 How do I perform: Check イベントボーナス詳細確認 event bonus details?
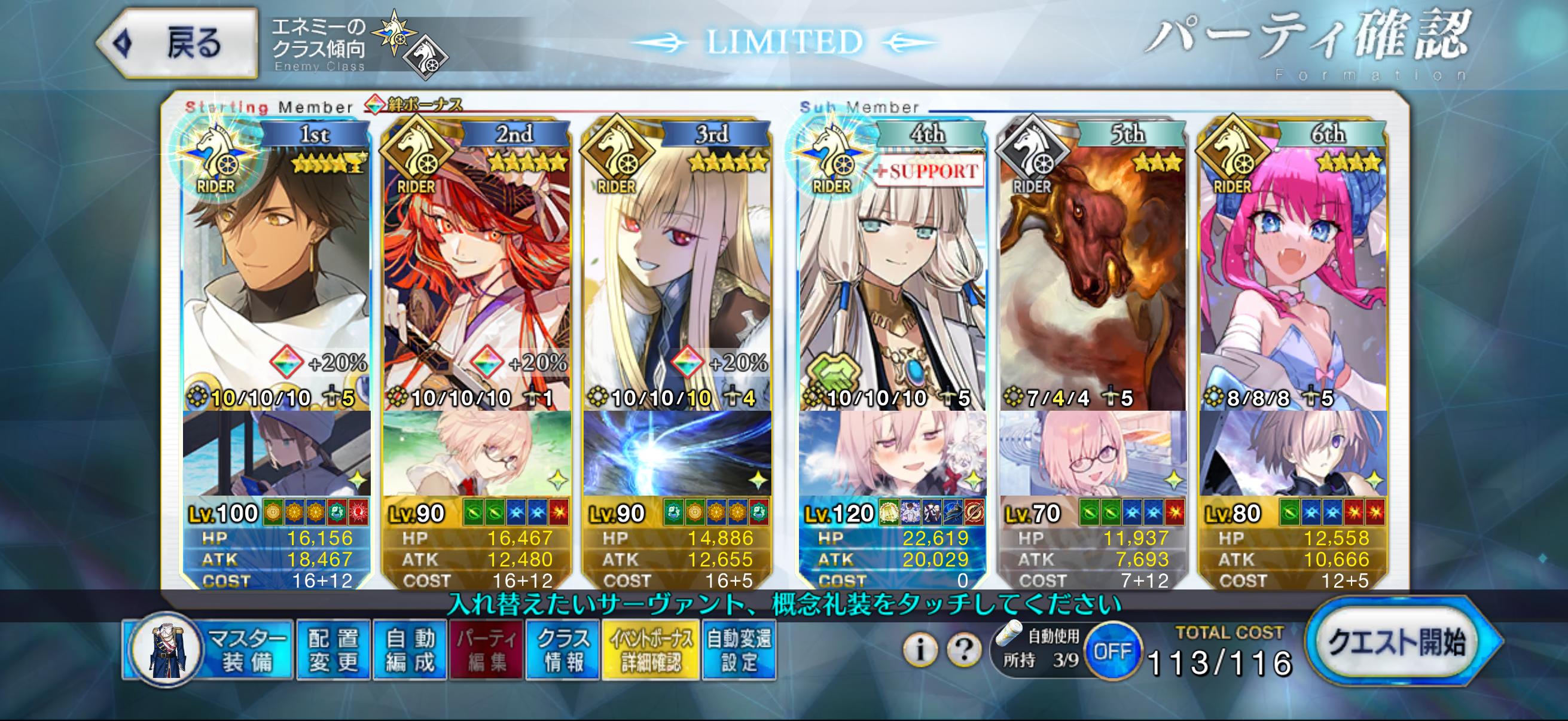pos(651,650)
